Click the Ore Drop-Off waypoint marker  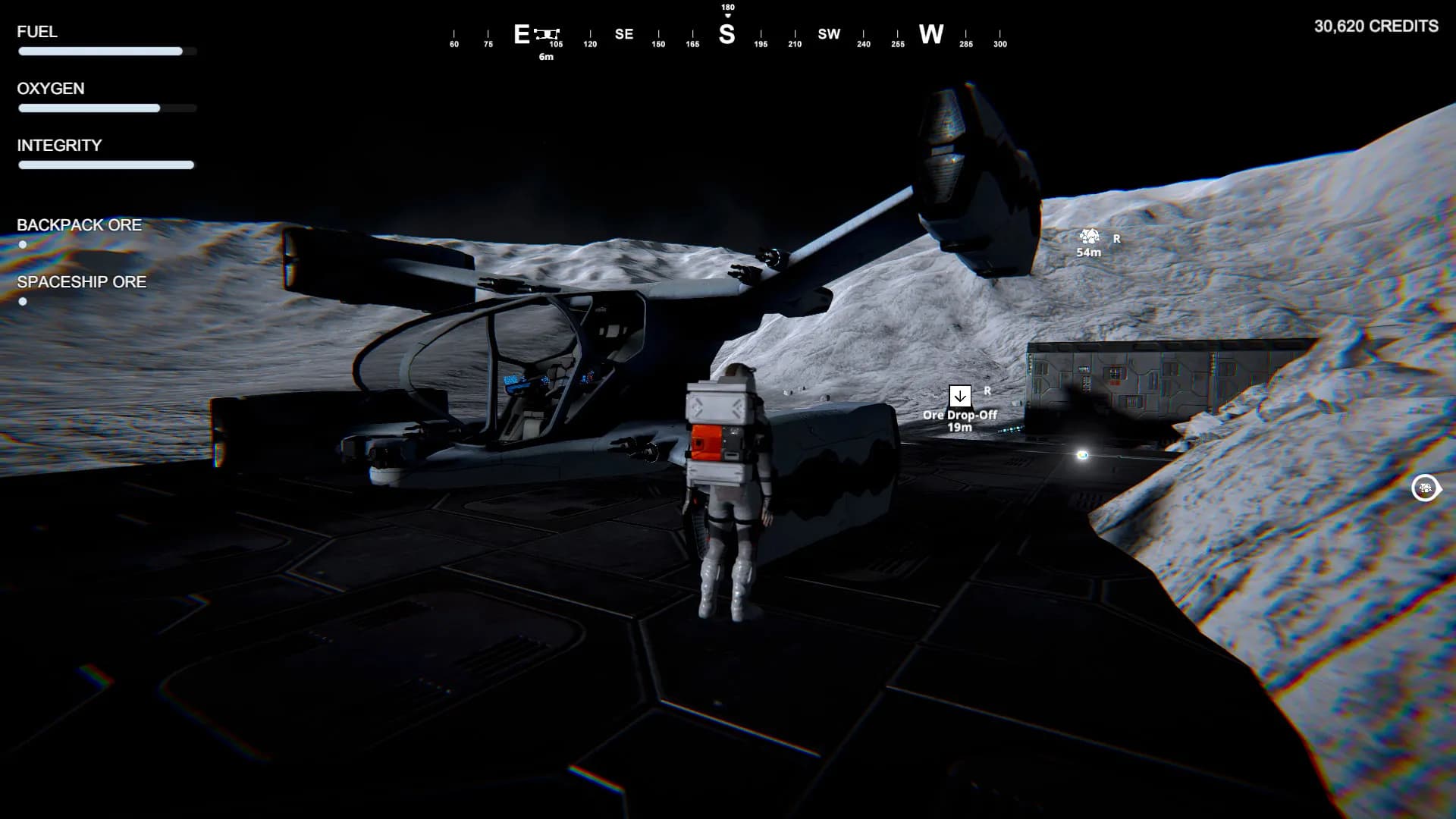[x=959, y=396]
